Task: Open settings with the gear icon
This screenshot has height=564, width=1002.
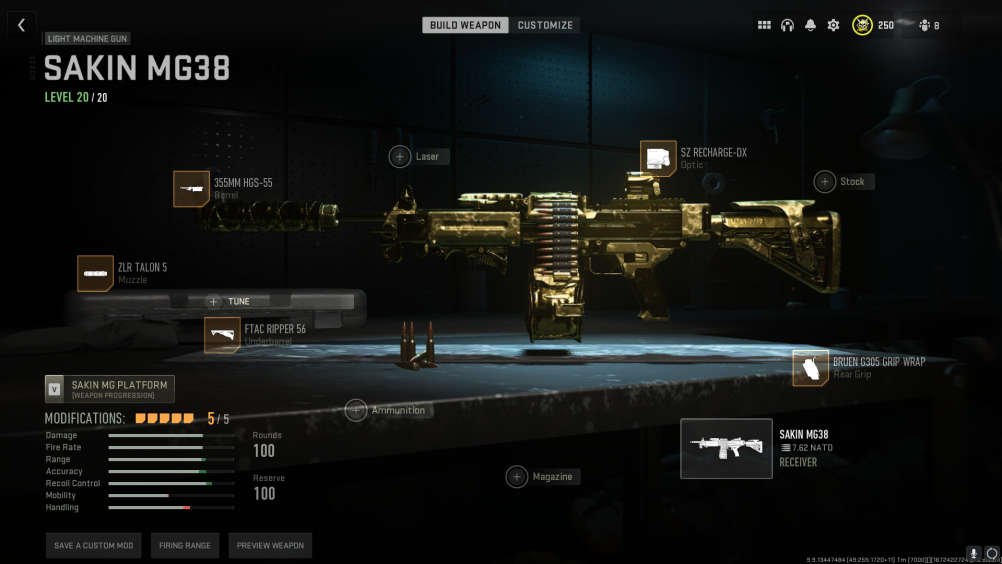Action: [833, 25]
